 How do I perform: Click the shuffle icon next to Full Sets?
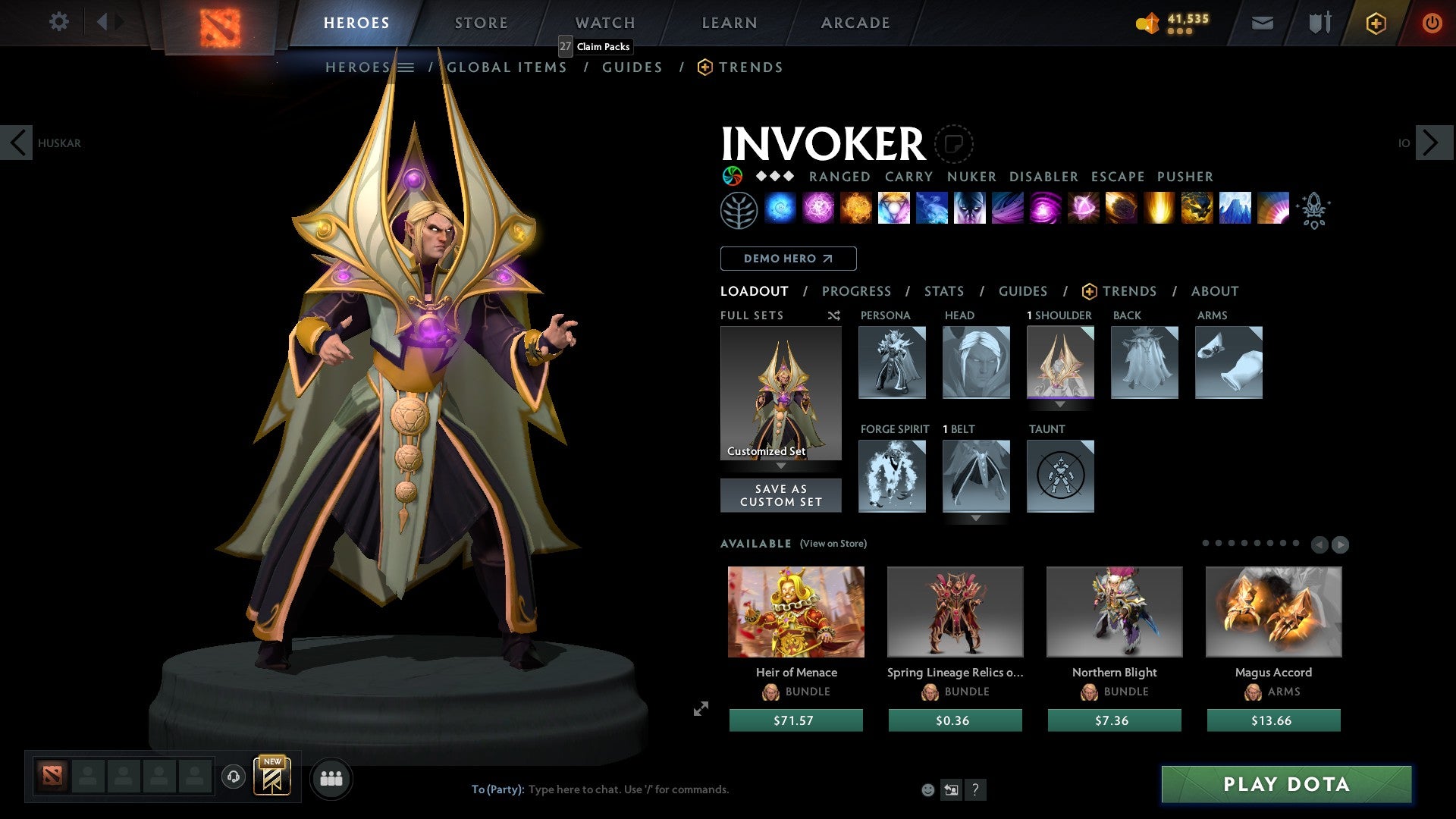pos(833,315)
